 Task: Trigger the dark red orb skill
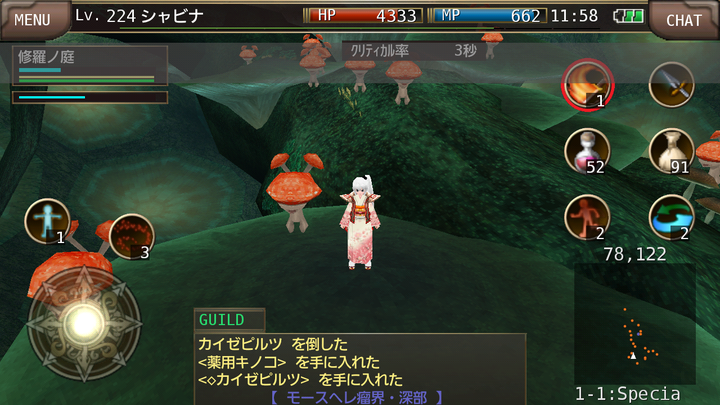131,236
